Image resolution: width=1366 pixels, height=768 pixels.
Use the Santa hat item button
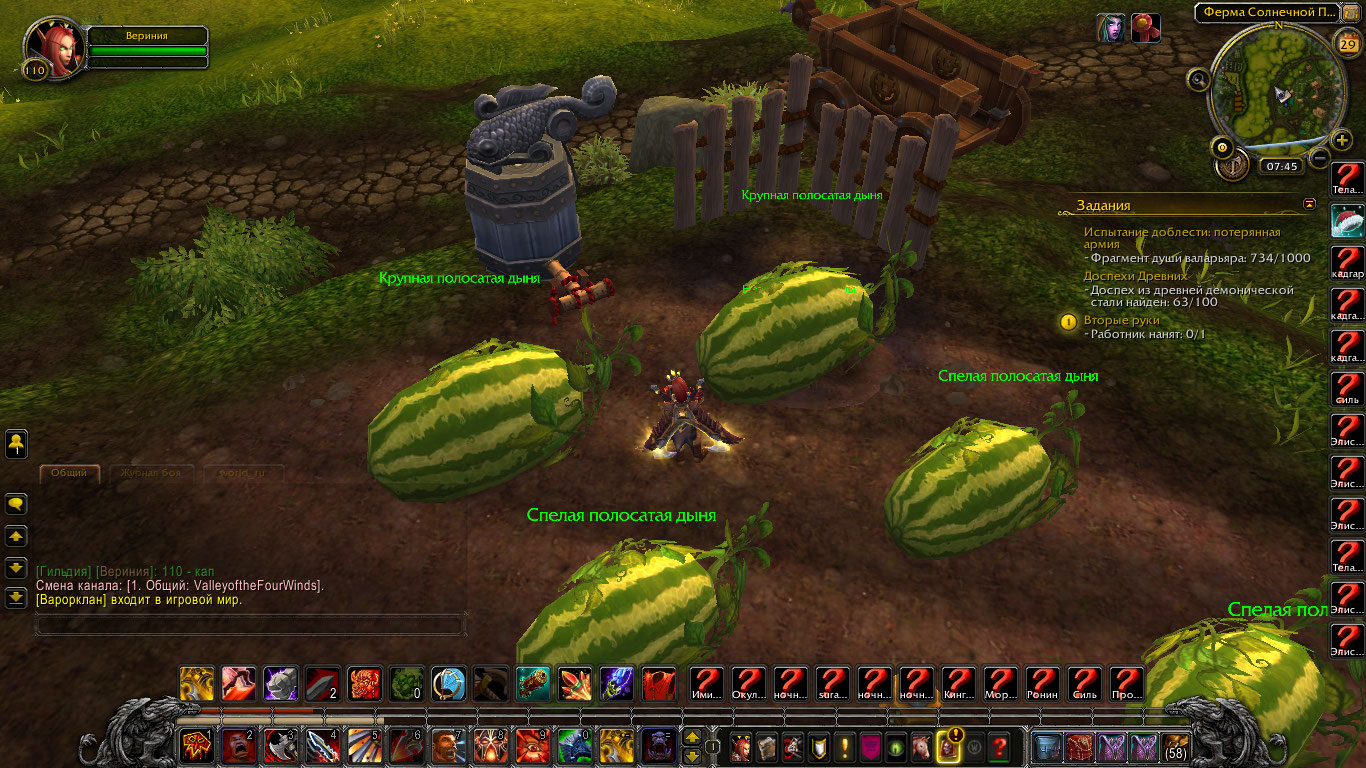1348,221
